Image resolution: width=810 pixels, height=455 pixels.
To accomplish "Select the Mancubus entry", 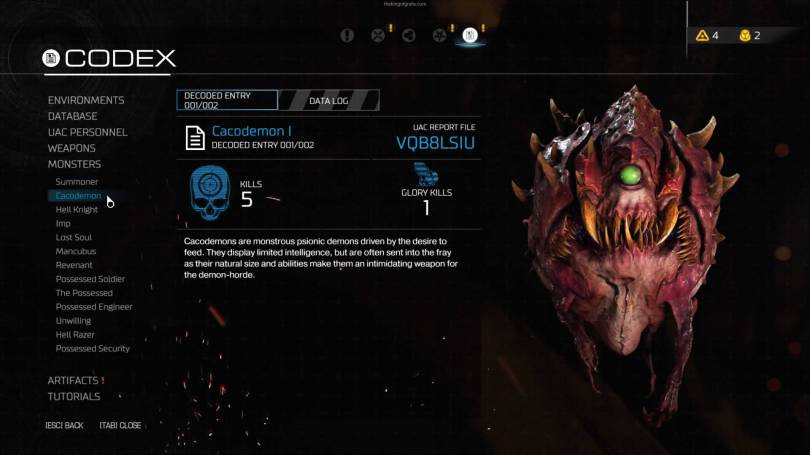I will pos(76,252).
